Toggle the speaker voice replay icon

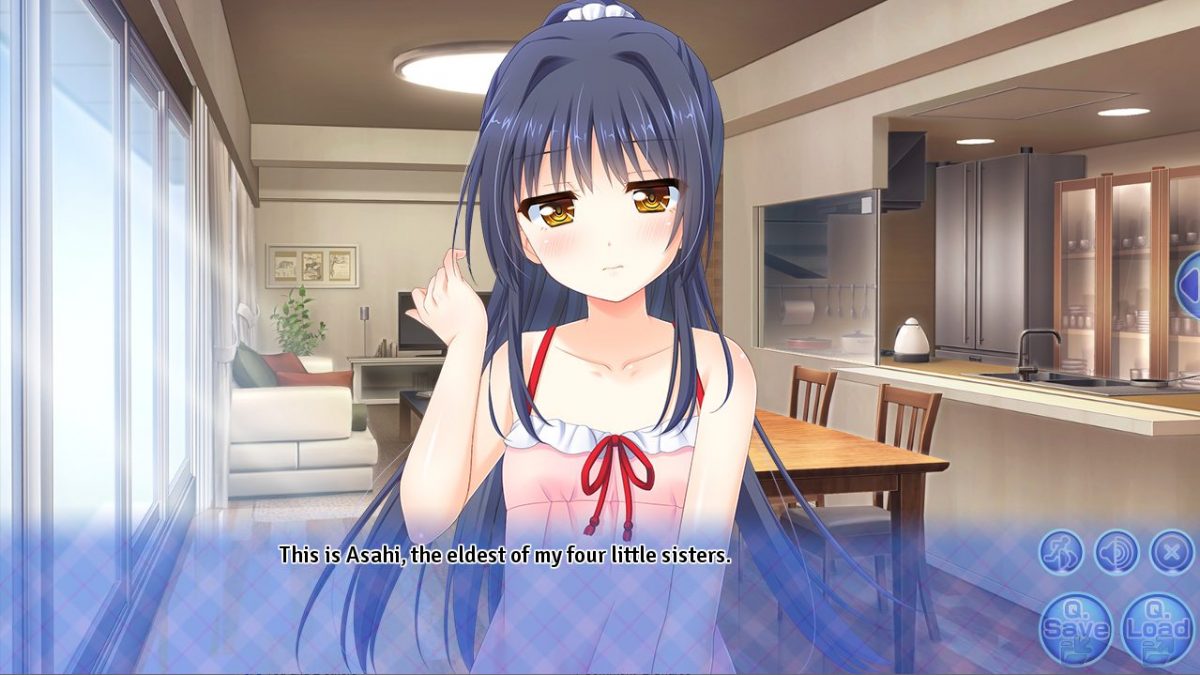point(1116,551)
